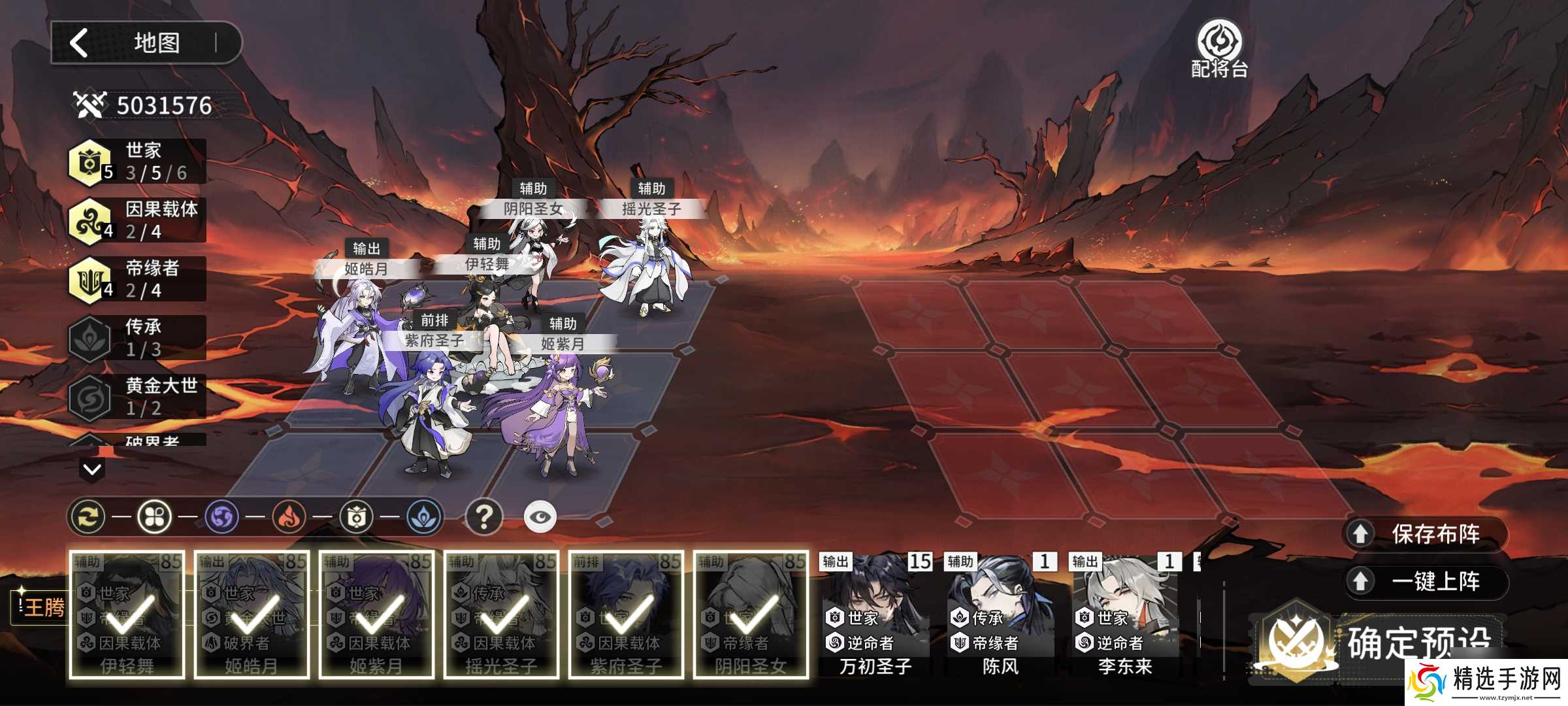Deselect the 姬皓月 hero card
Viewport: 1568px width, 706px height.
pos(252,614)
